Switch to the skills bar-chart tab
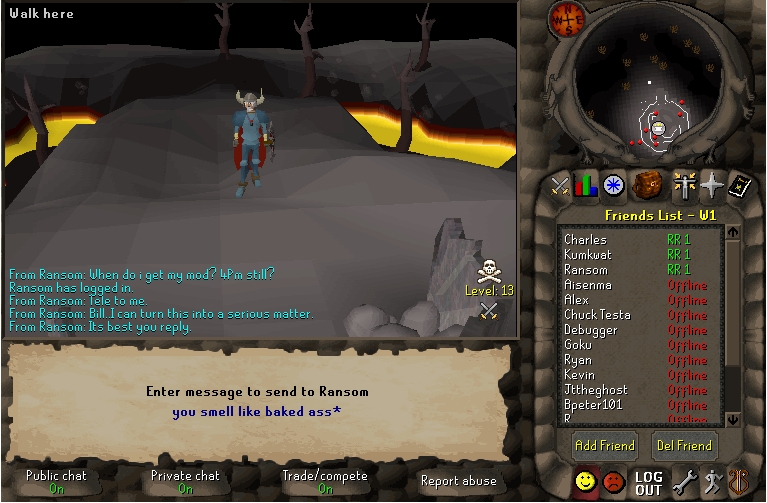The height and width of the screenshot is (503, 767). click(586, 184)
